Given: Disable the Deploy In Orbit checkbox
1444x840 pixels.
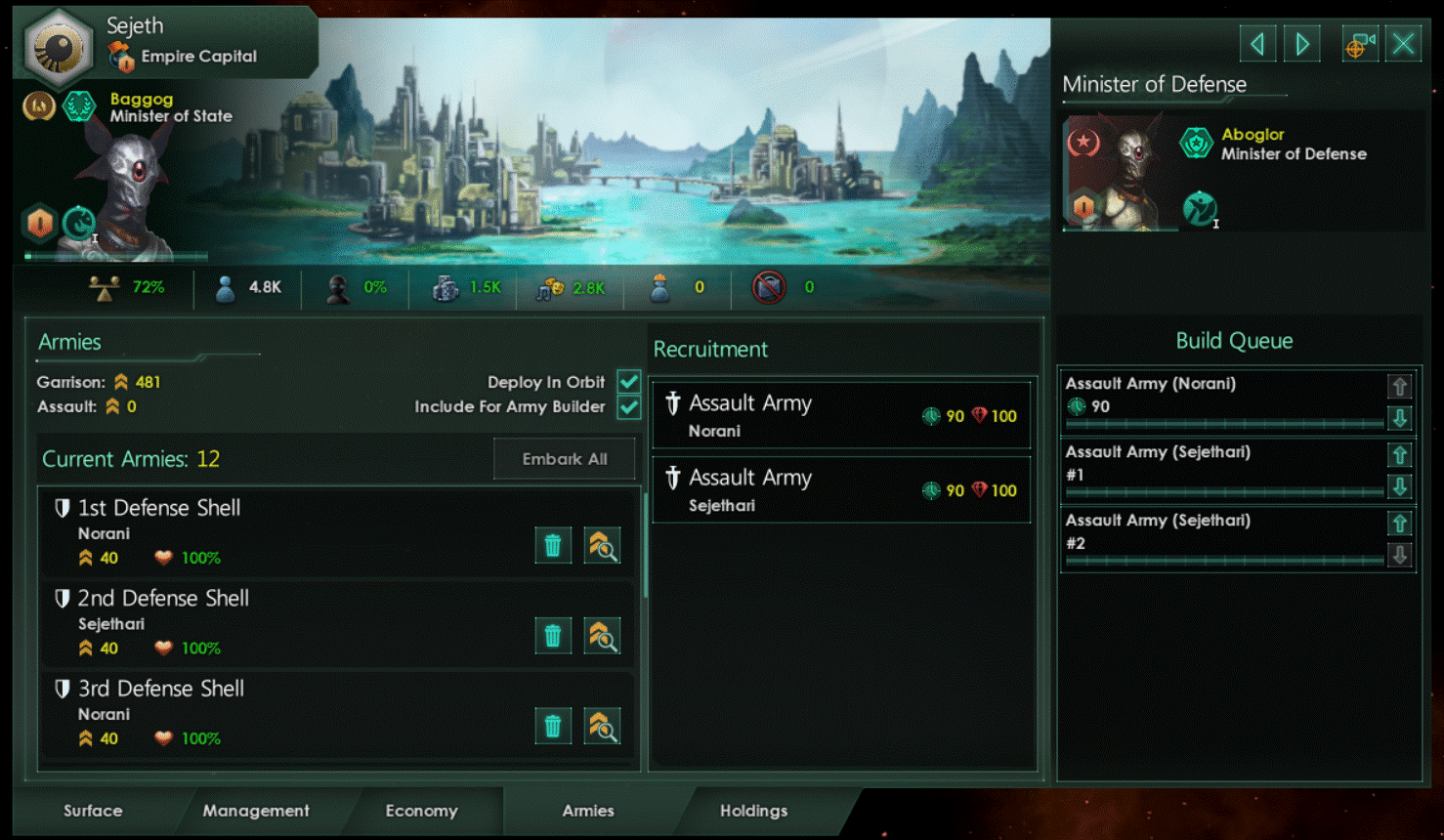Looking at the screenshot, I should click(x=628, y=382).
